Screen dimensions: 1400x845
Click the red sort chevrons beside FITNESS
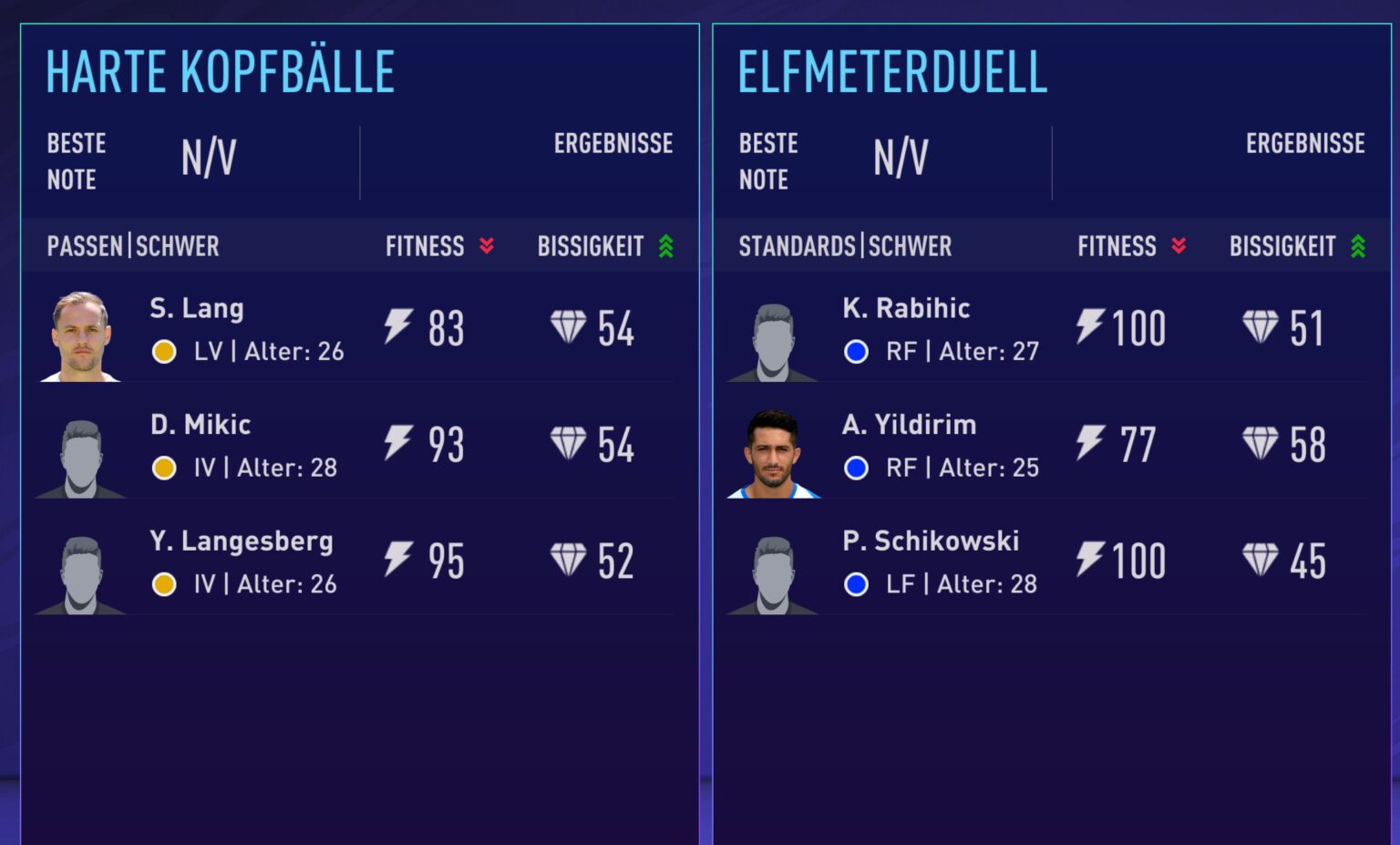[488, 245]
